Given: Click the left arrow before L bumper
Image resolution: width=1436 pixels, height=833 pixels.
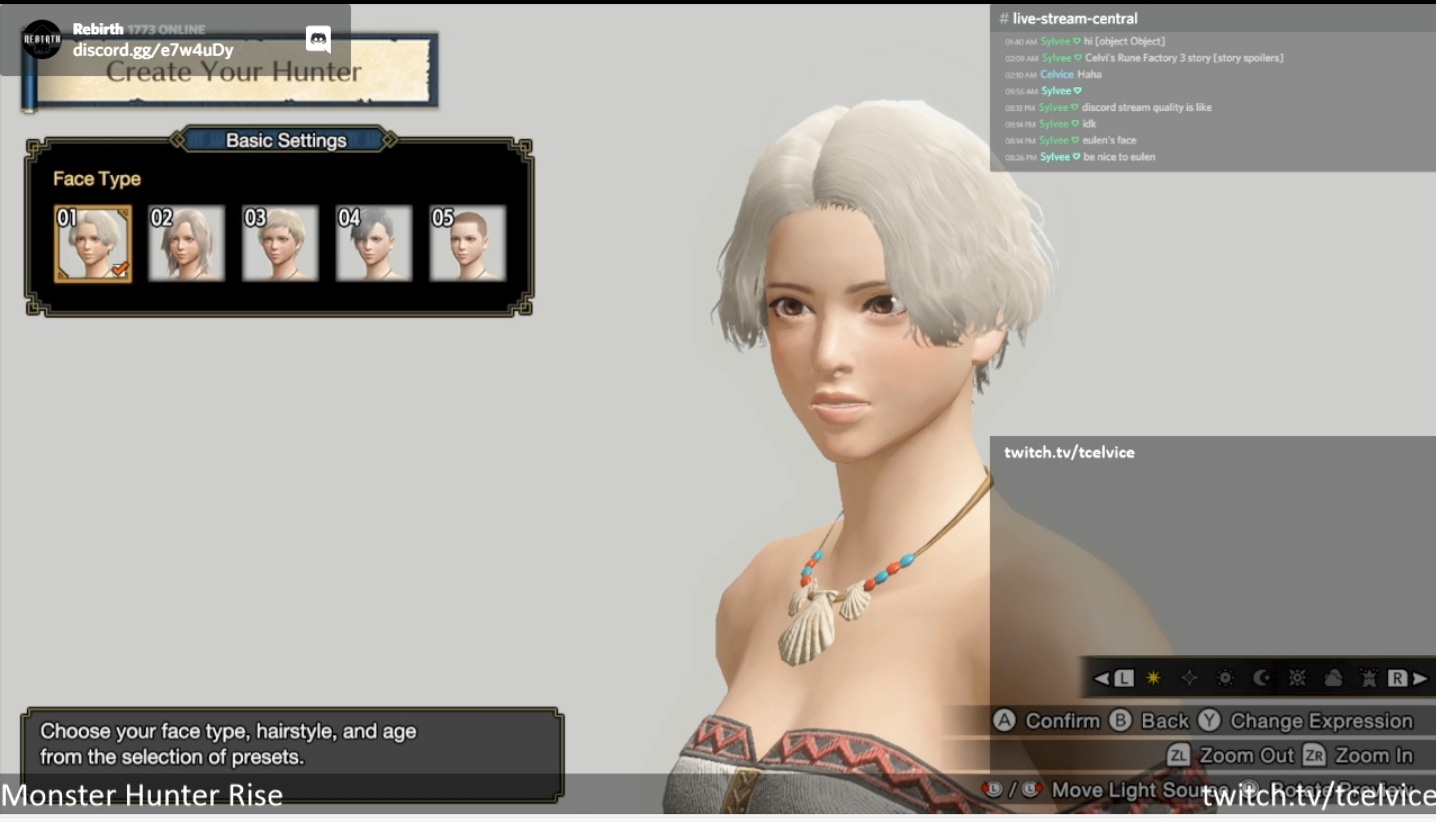Looking at the screenshot, I should (1103, 677).
